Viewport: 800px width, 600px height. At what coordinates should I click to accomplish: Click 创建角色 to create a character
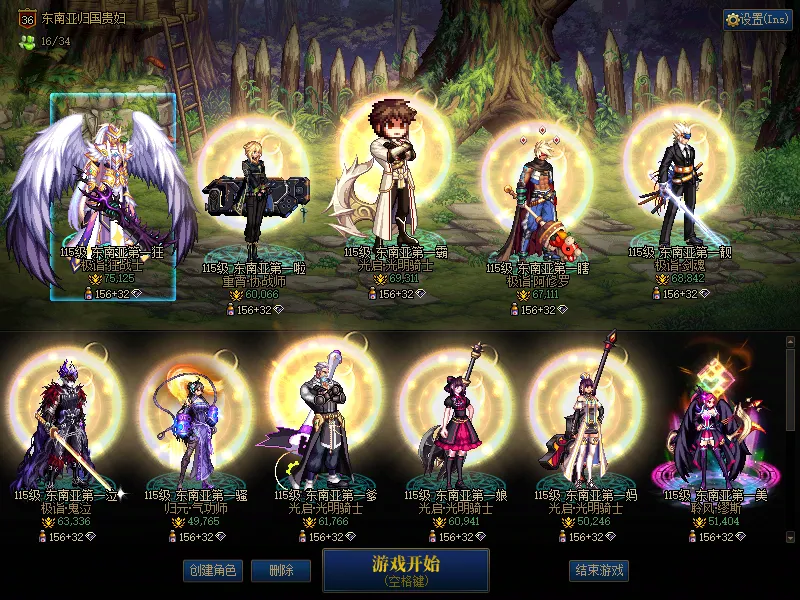[211, 571]
